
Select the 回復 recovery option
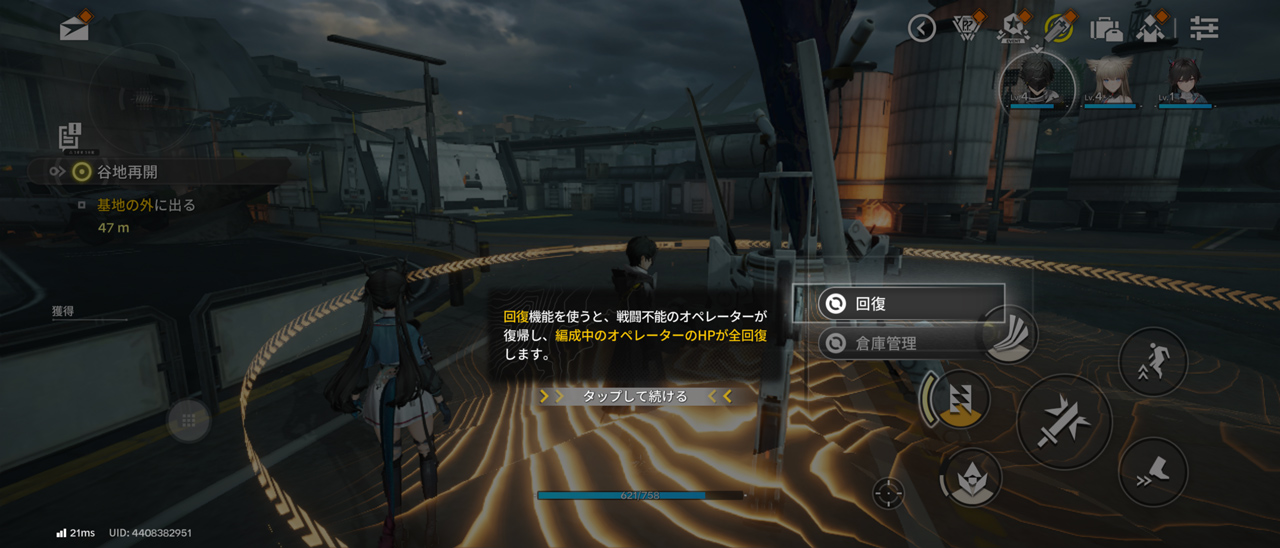coord(899,304)
